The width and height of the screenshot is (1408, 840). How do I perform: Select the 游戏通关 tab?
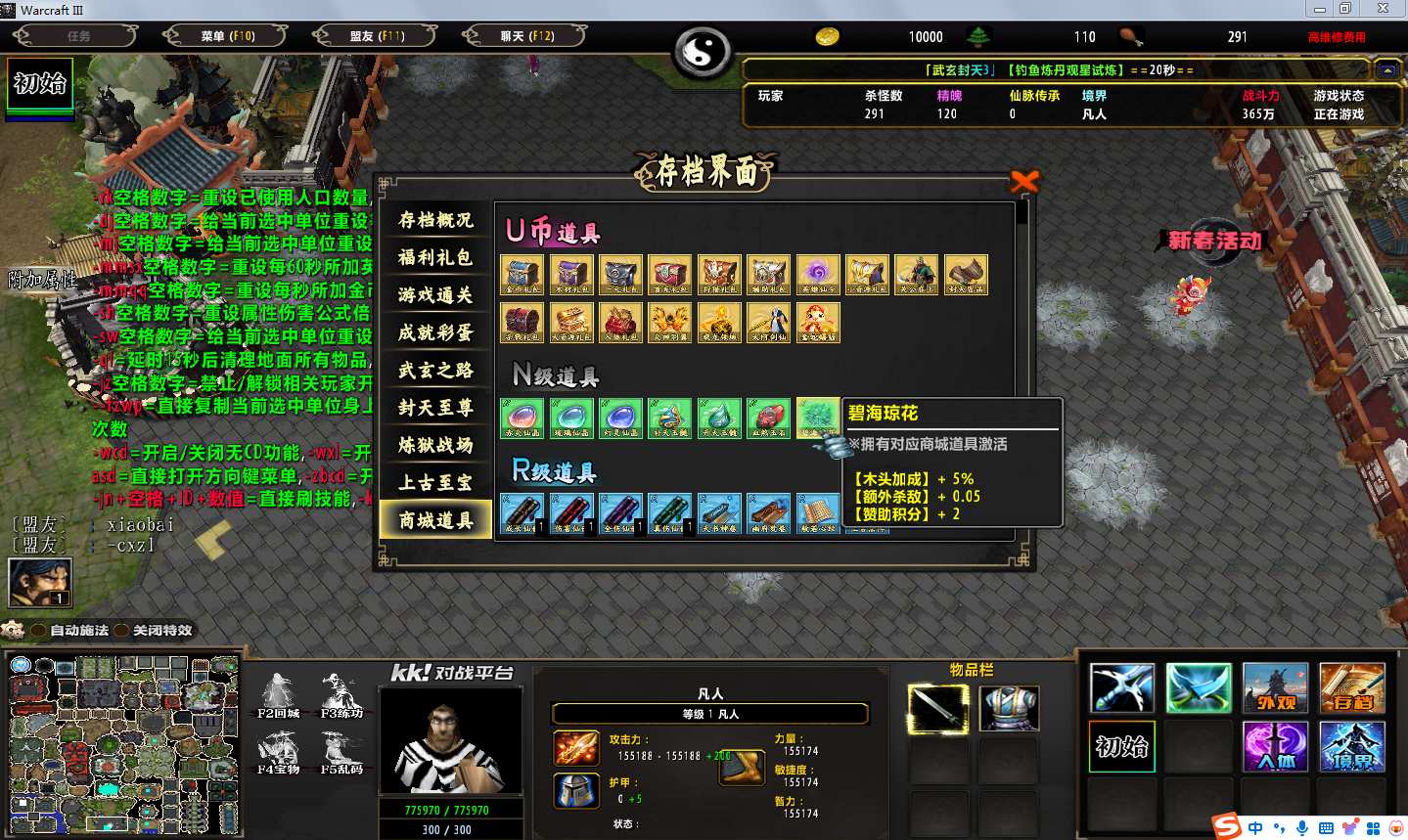click(x=435, y=294)
